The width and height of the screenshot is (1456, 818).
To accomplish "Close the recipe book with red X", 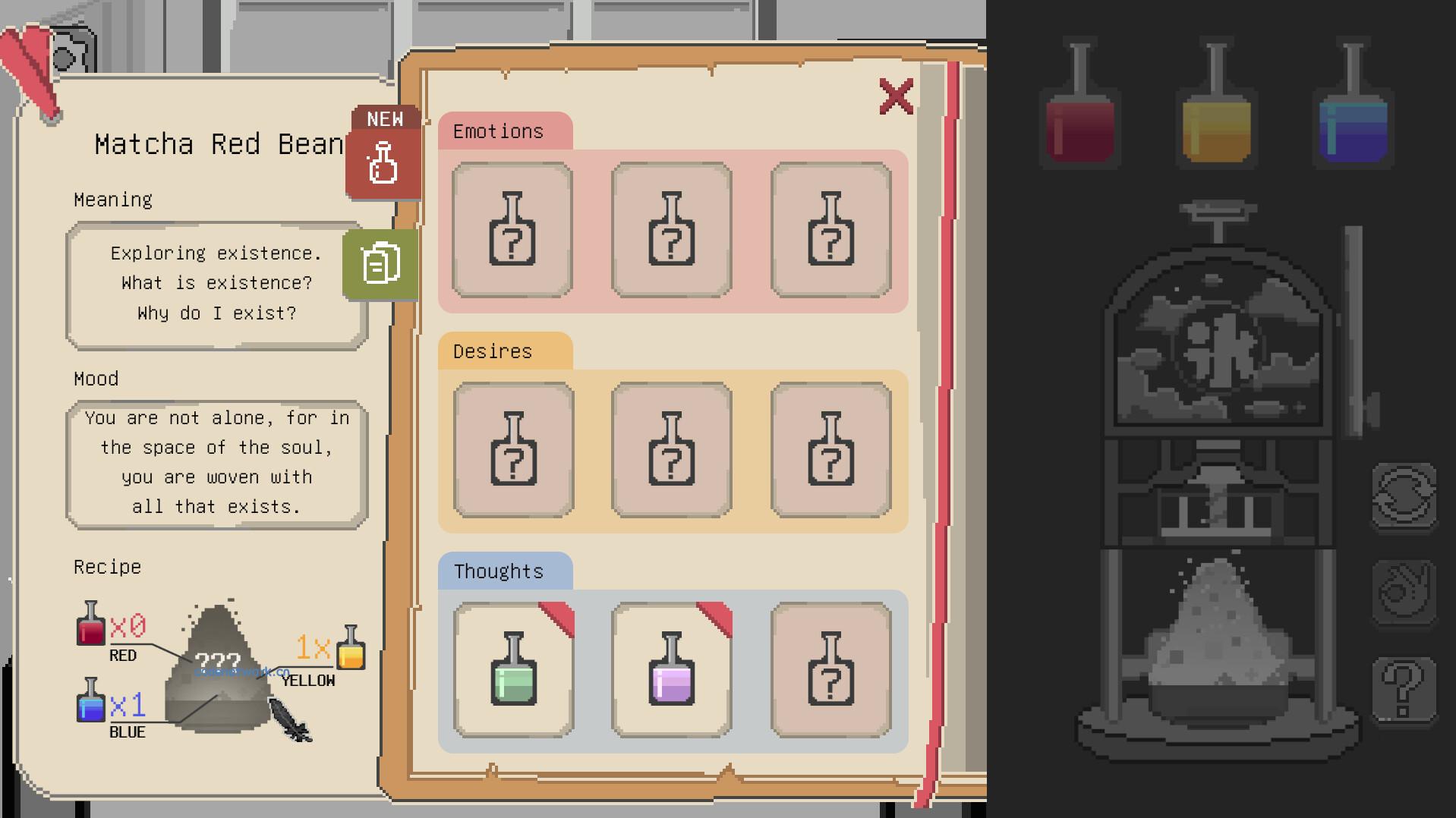I will coord(896,96).
